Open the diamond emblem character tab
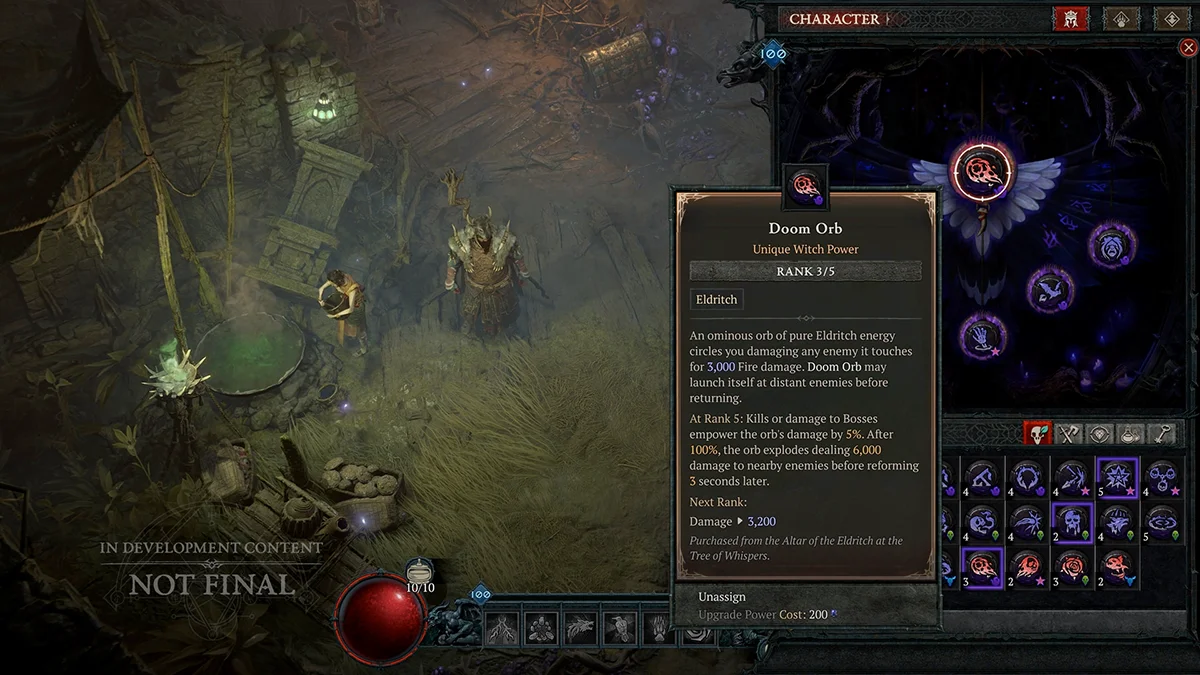Viewport: 1200px width, 675px height. 1170,19
